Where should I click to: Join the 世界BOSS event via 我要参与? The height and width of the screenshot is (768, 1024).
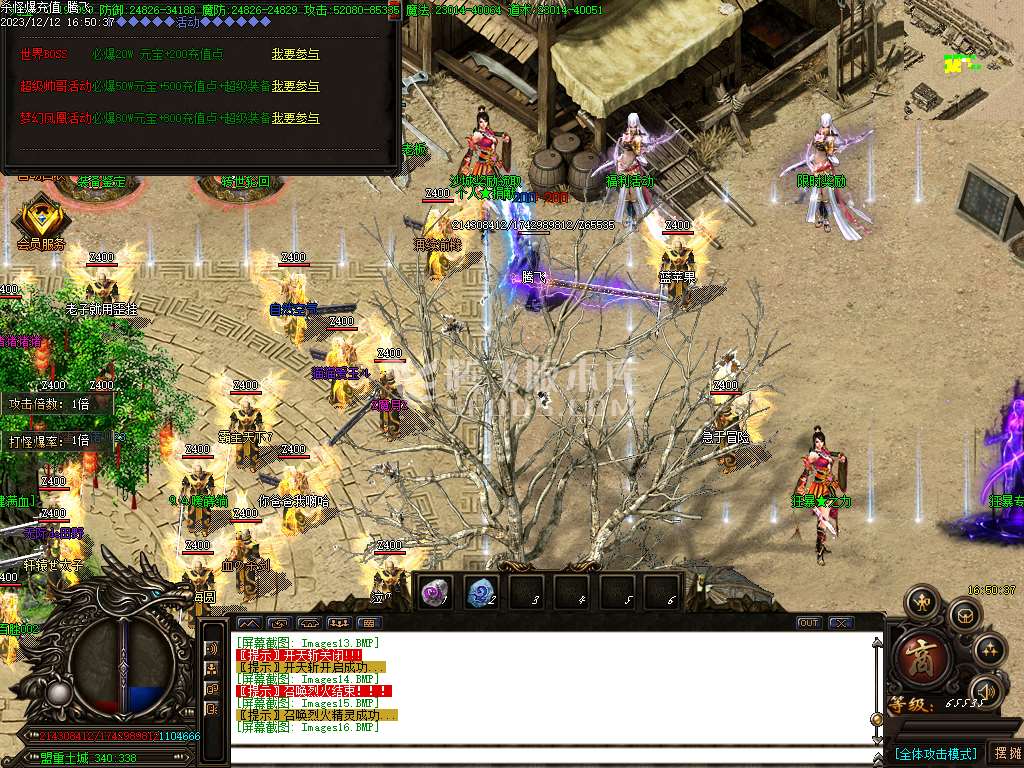295,53
